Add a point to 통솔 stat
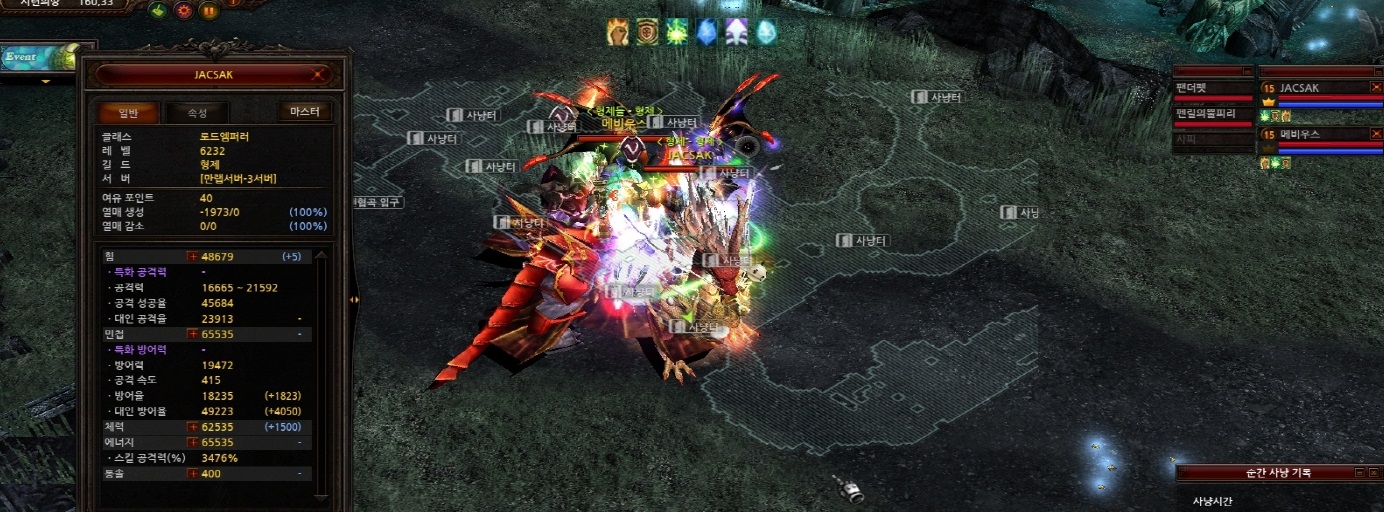Image resolution: width=1384 pixels, height=512 pixels. 193,473
